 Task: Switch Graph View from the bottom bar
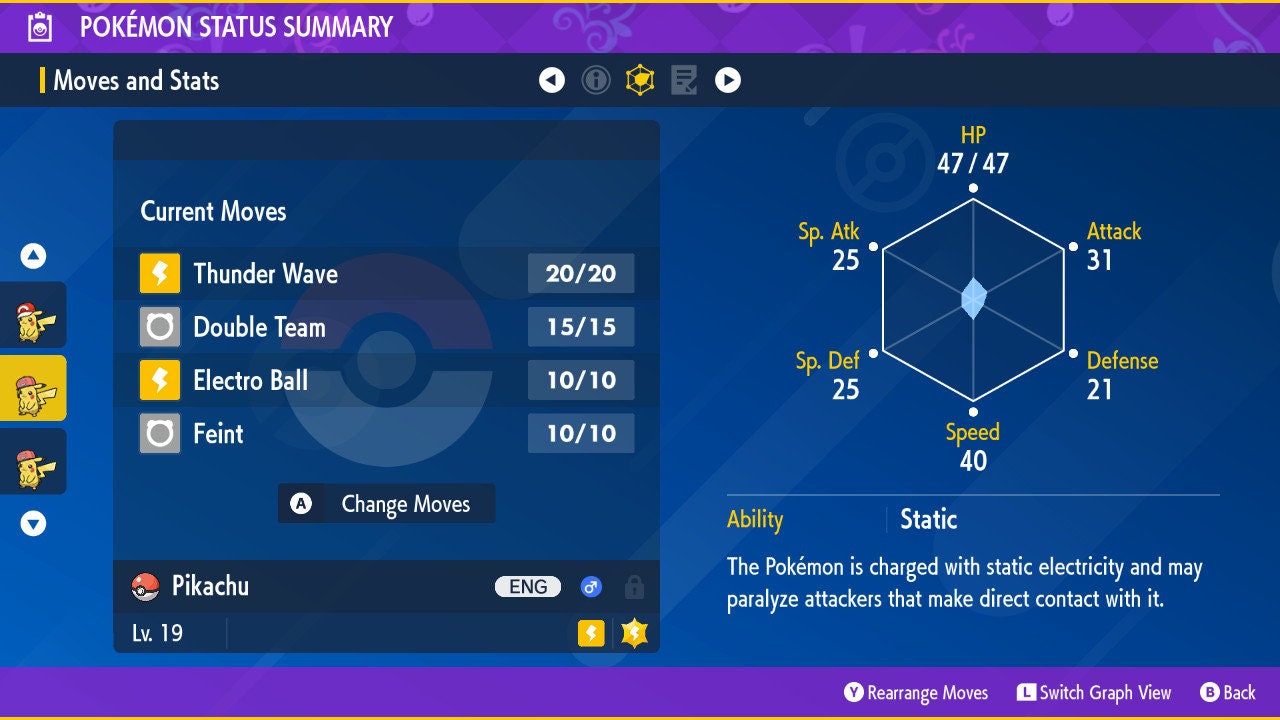1094,692
